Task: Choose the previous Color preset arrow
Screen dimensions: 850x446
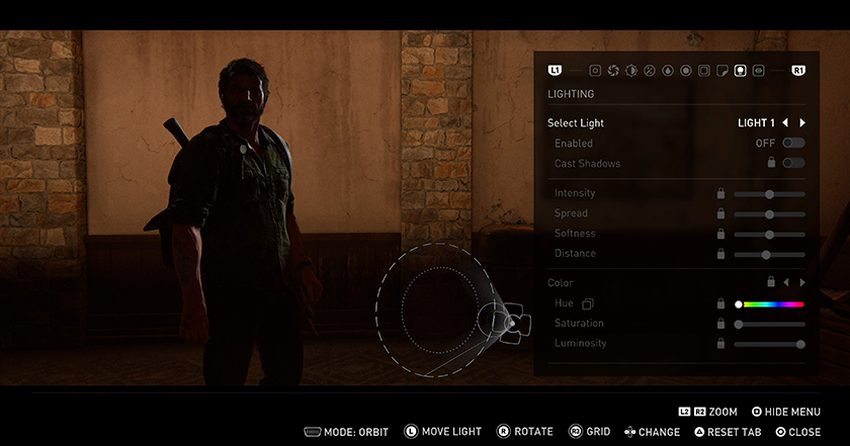Action: [786, 283]
